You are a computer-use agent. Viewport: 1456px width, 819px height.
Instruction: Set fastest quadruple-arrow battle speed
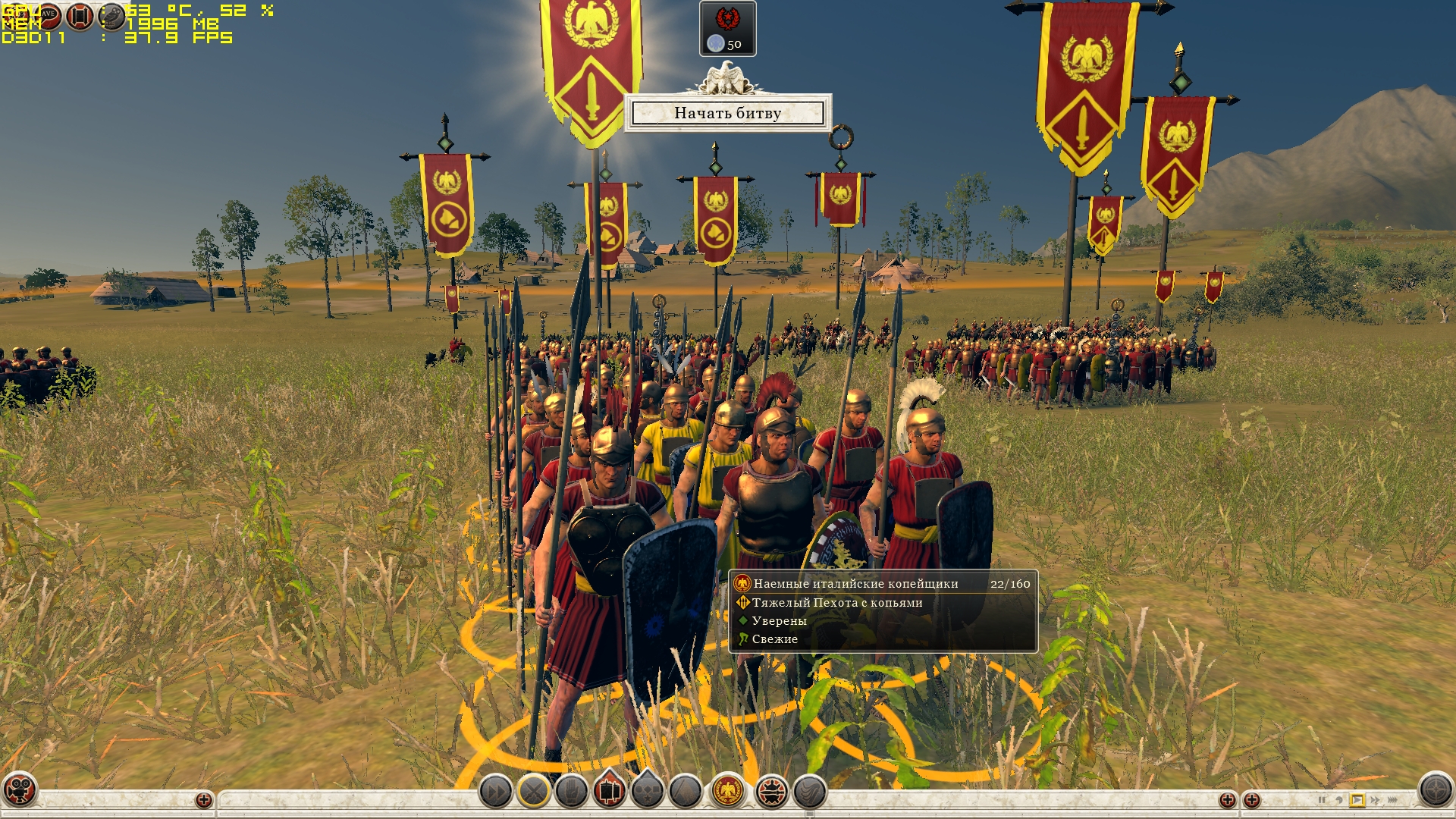[x=1393, y=800]
